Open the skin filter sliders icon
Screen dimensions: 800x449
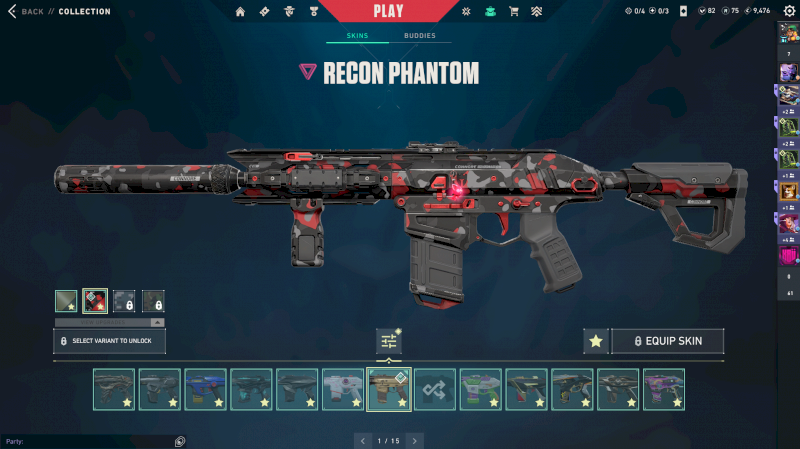point(389,341)
